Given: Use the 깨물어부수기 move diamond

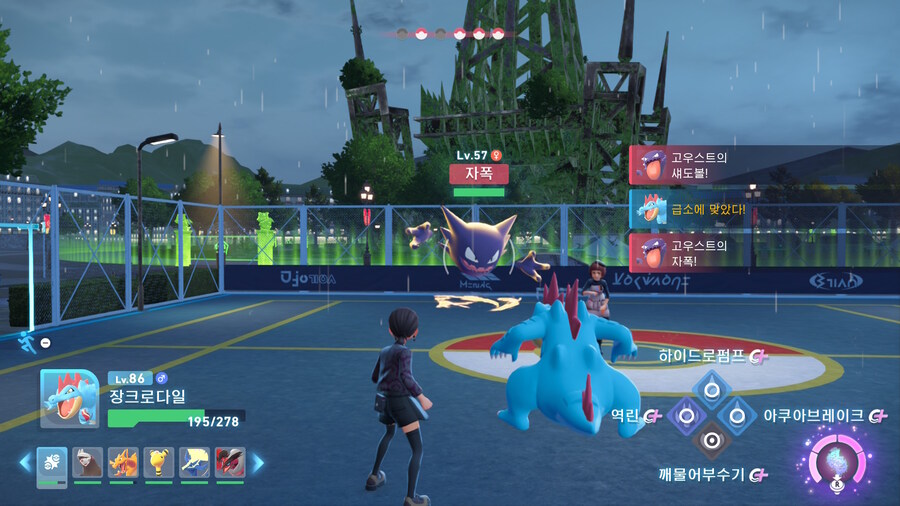Looking at the screenshot, I should [710, 440].
